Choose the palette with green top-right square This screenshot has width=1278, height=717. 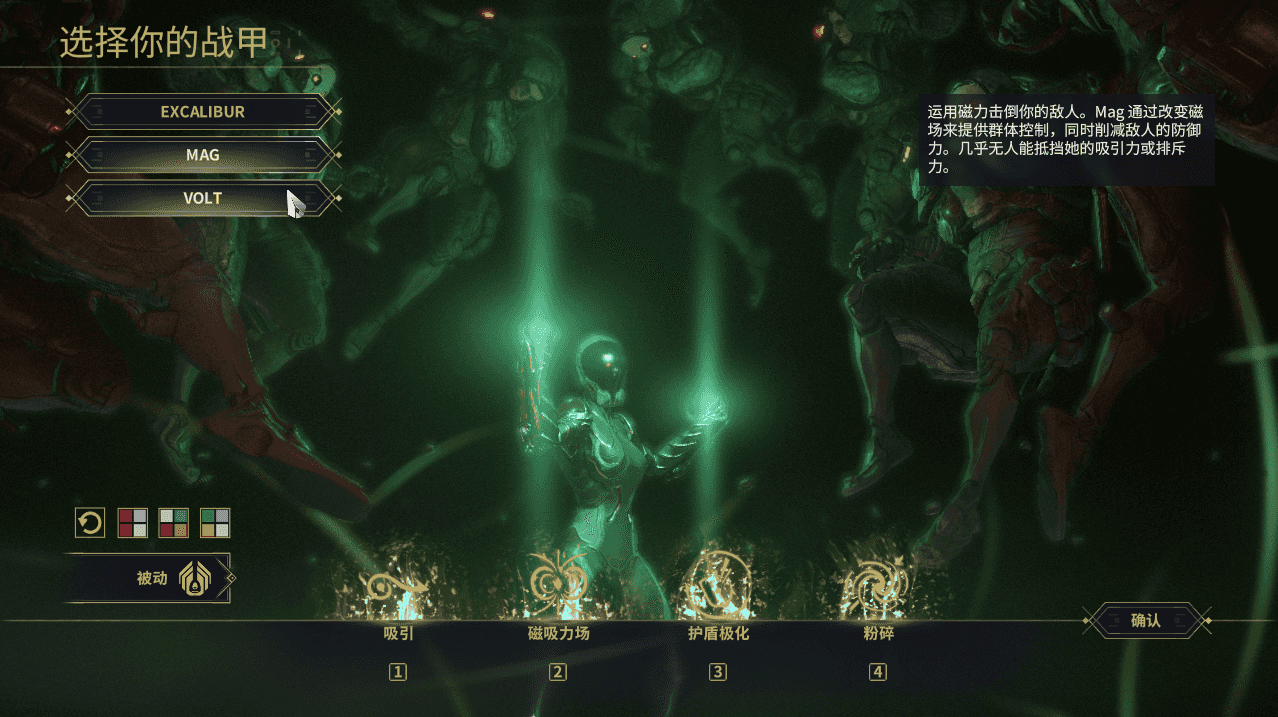click(x=174, y=522)
